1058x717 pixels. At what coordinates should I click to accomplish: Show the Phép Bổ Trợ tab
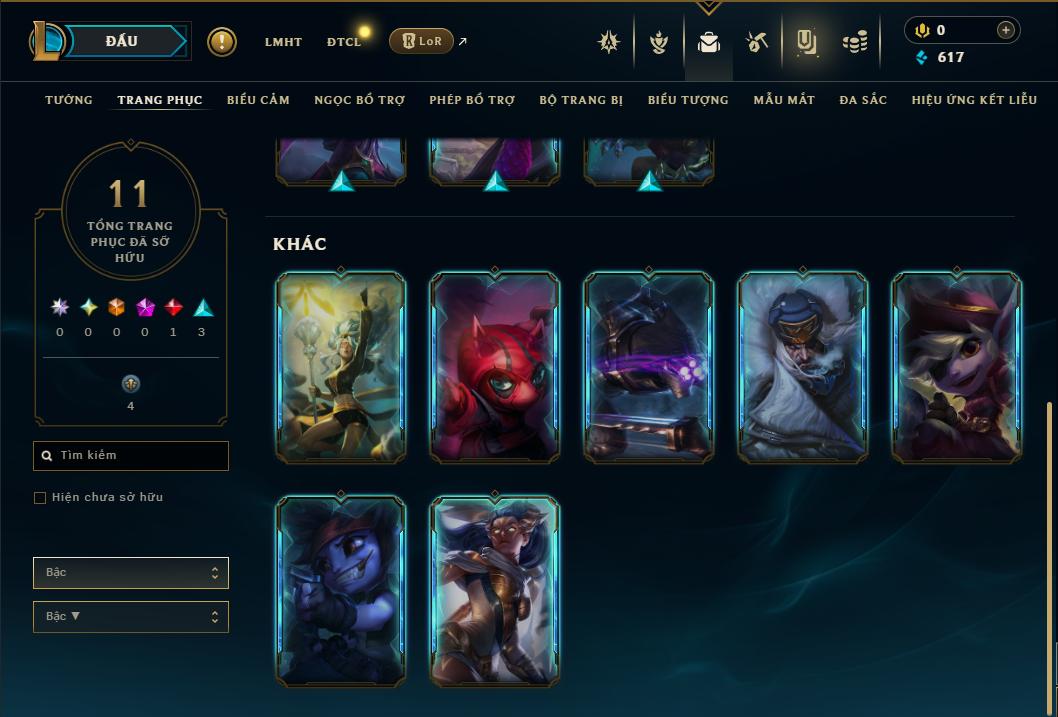[472, 100]
